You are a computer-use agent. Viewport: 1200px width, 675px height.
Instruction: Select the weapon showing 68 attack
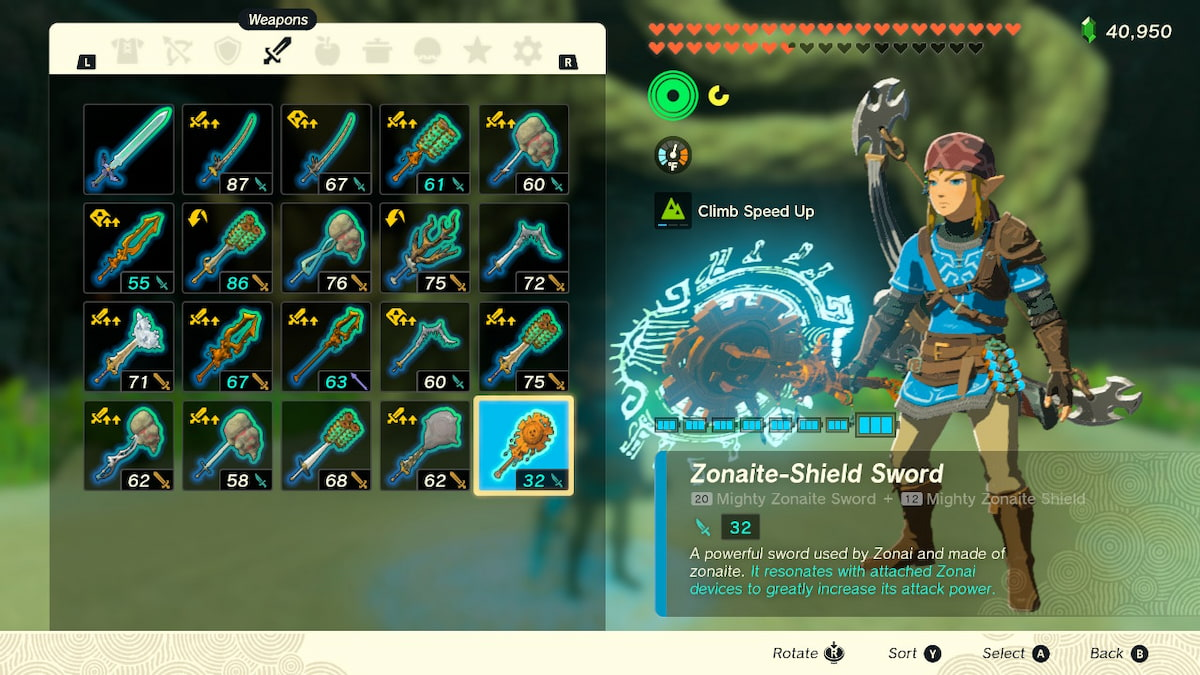tap(326, 446)
